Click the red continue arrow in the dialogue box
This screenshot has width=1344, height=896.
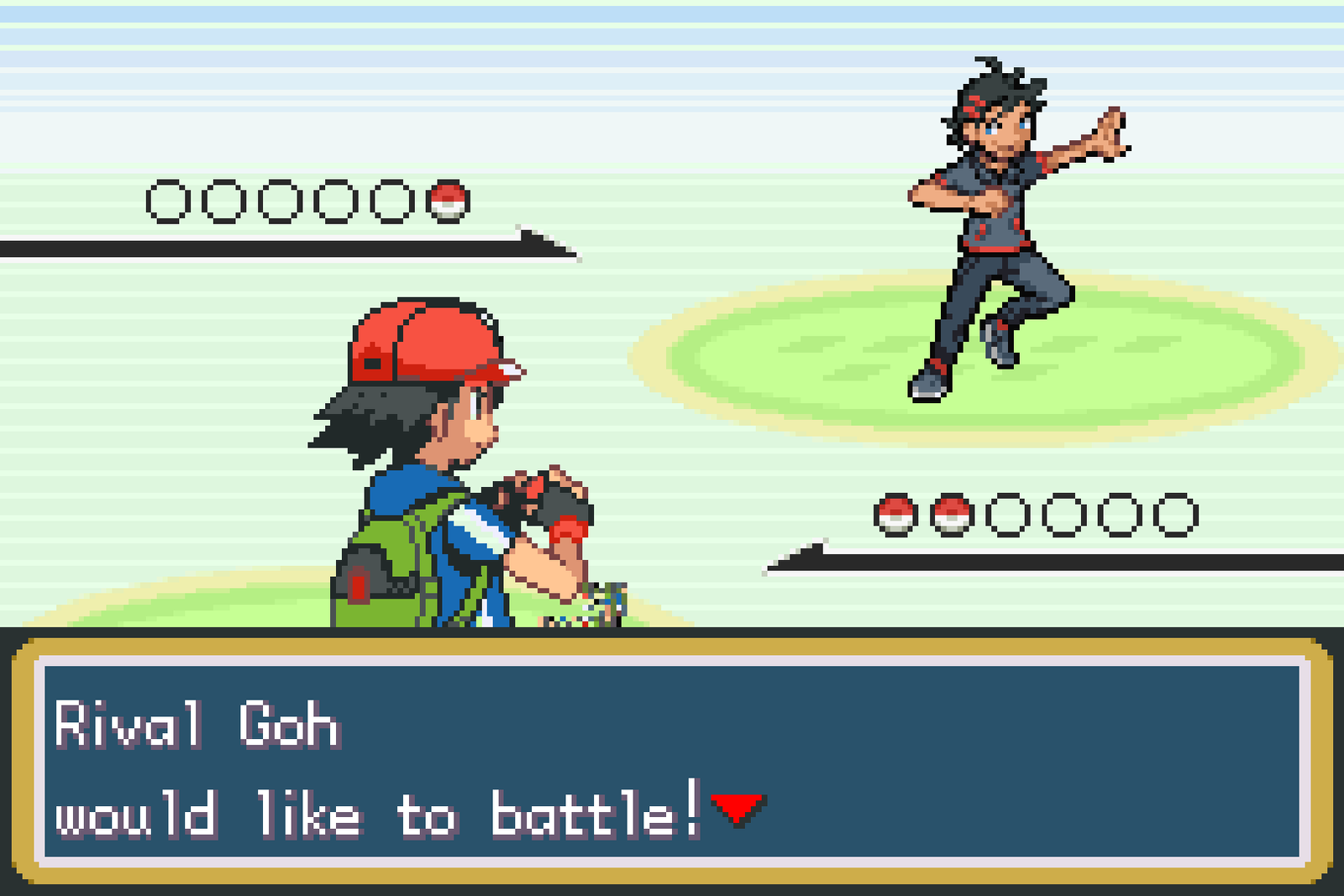click(x=736, y=809)
